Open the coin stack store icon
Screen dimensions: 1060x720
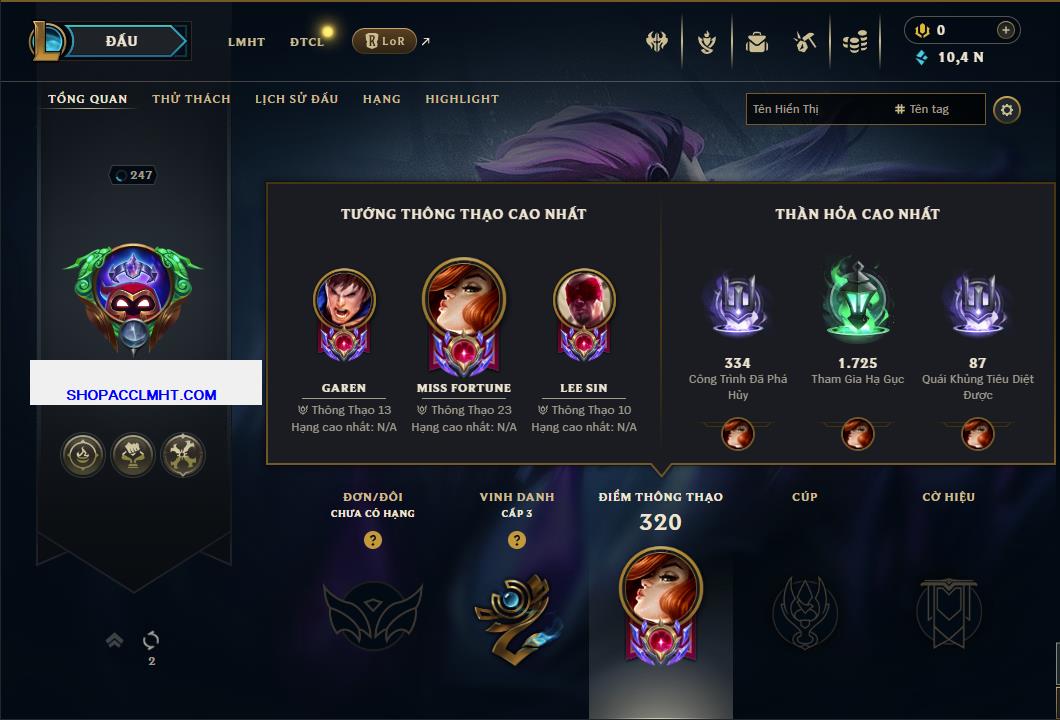coord(854,42)
